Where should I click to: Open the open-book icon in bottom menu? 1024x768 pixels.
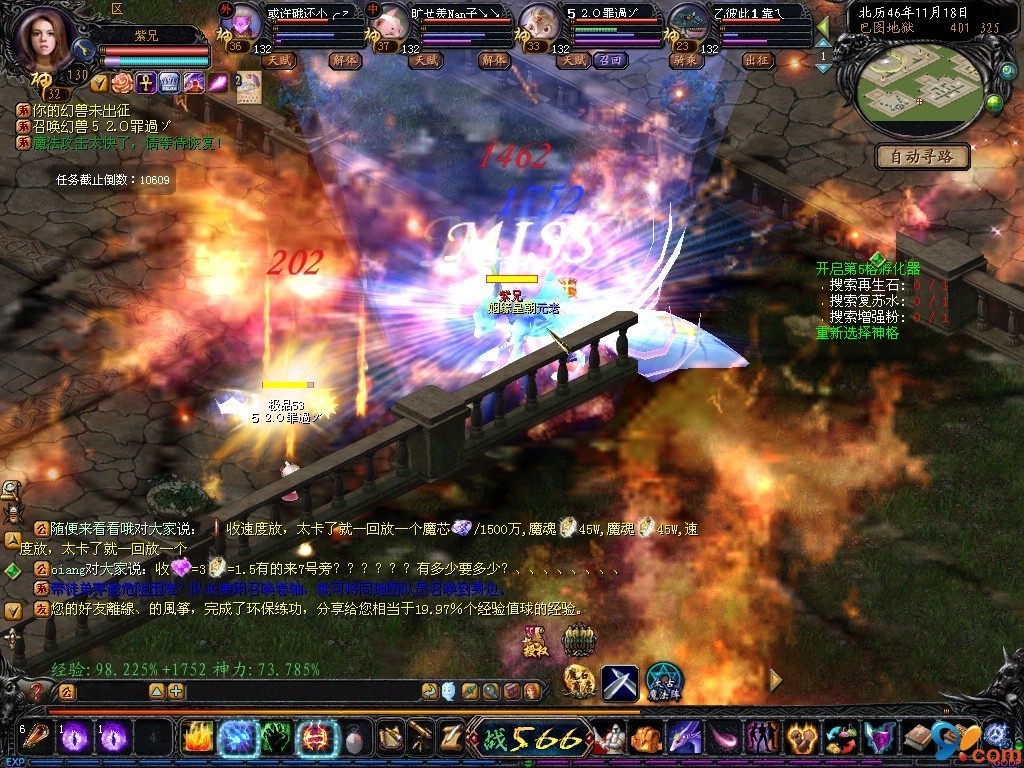pyautogui.click(x=918, y=739)
